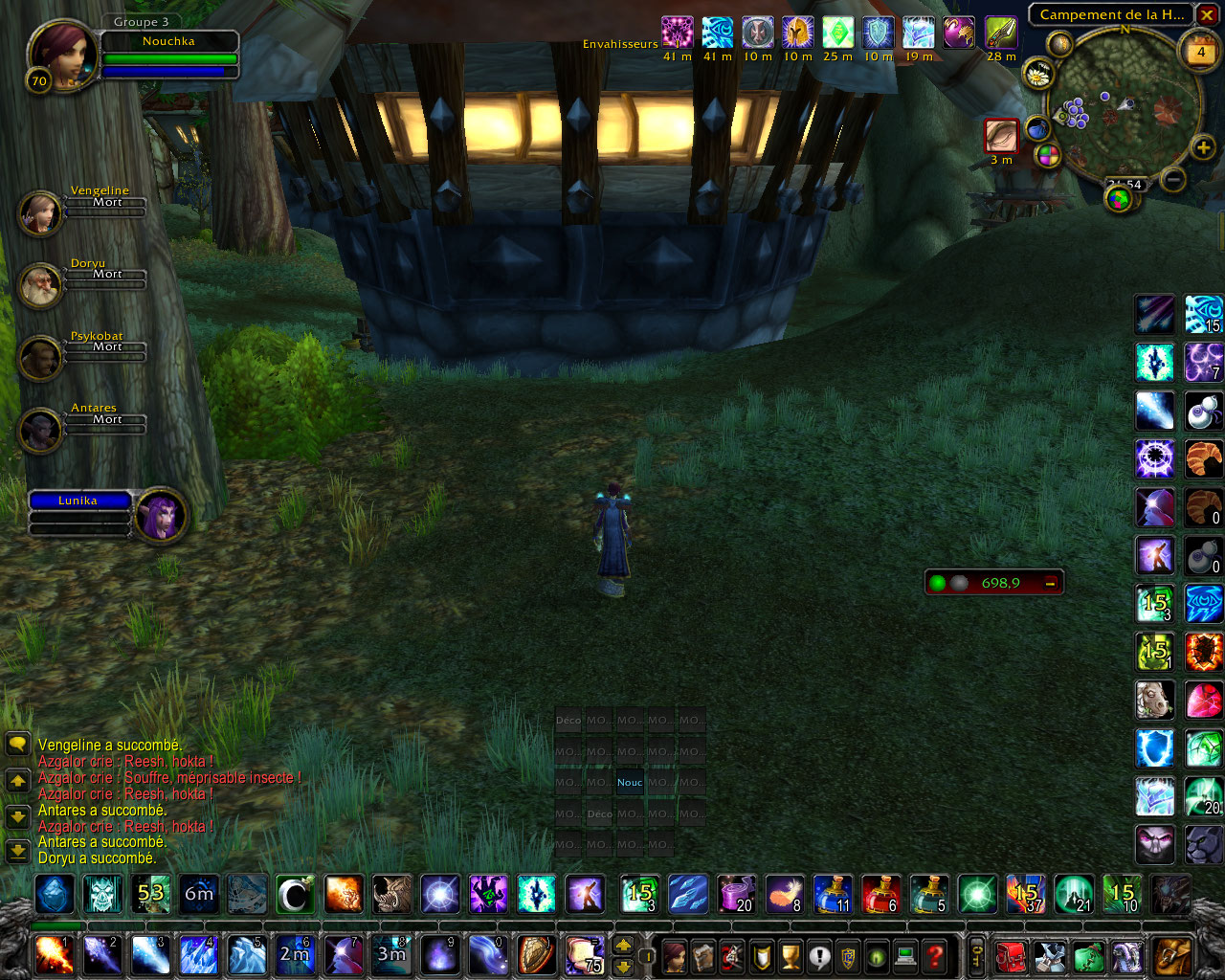Zoom in on the minimap
Image resolution: width=1225 pixels, height=980 pixels.
1203,147
